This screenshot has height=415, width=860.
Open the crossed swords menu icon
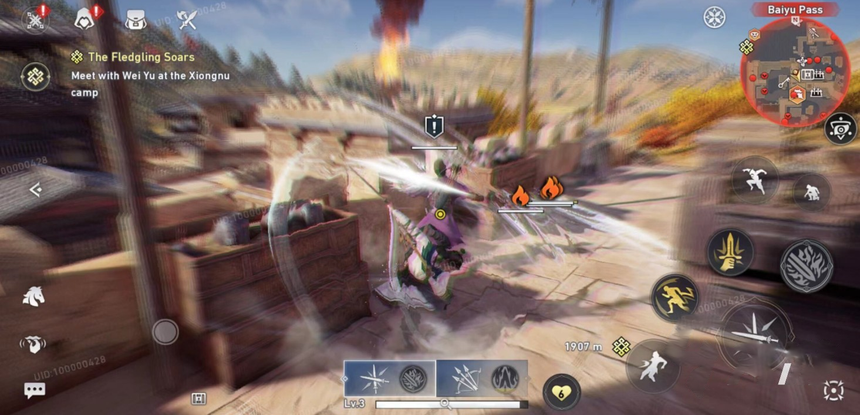pyautogui.click(x=37, y=19)
